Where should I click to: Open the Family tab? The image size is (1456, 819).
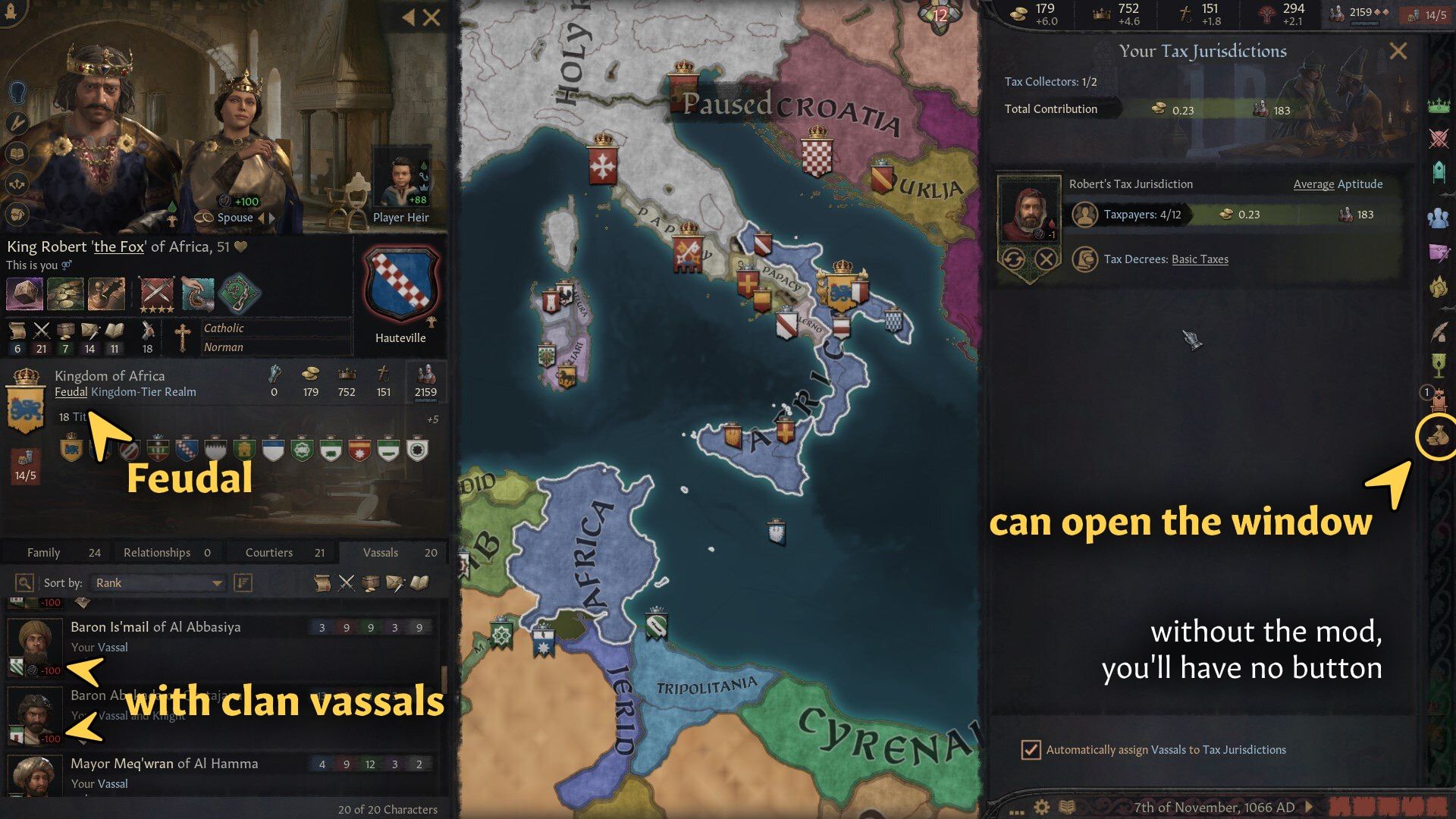click(43, 552)
